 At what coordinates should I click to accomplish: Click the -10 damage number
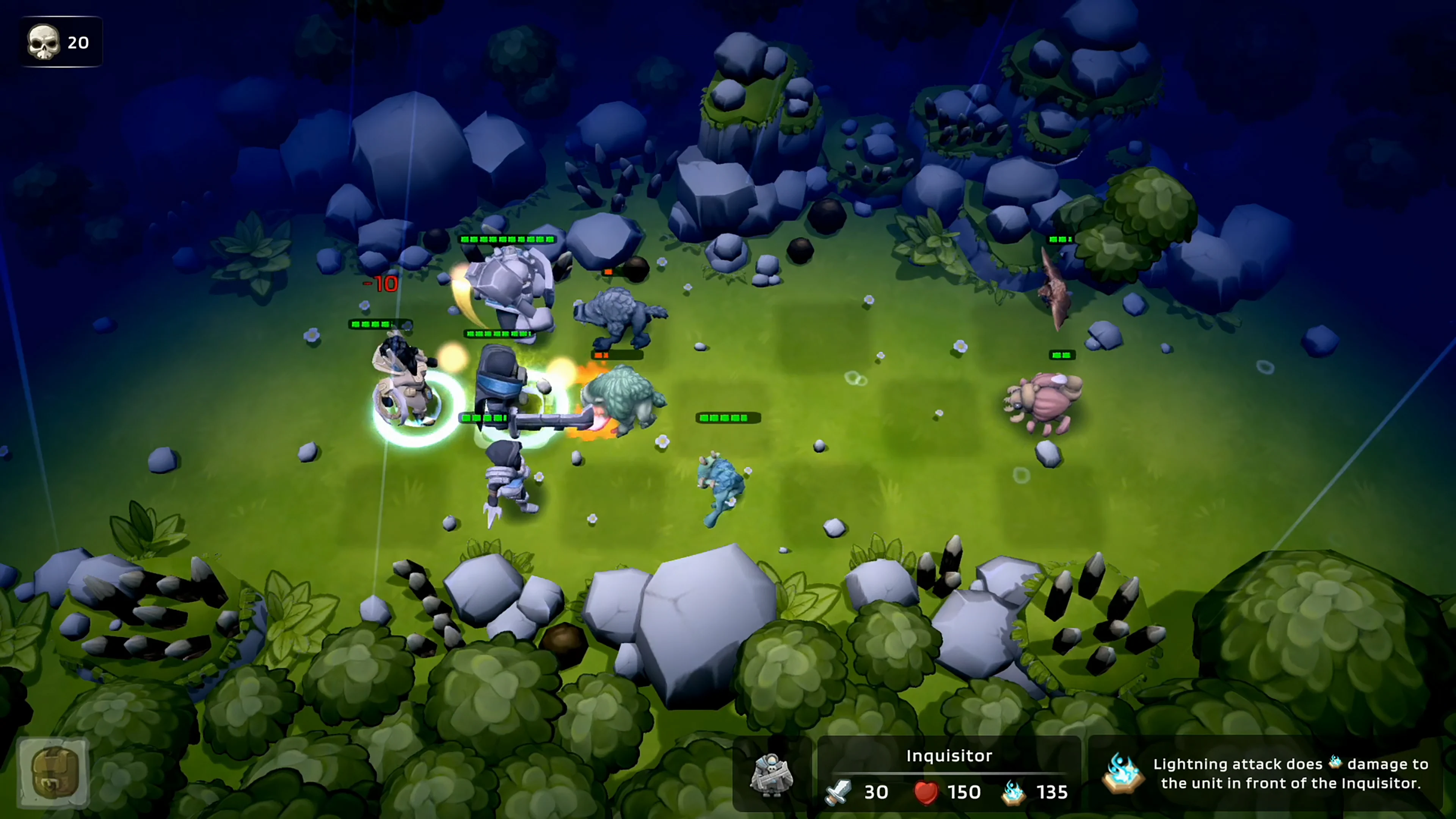[381, 284]
